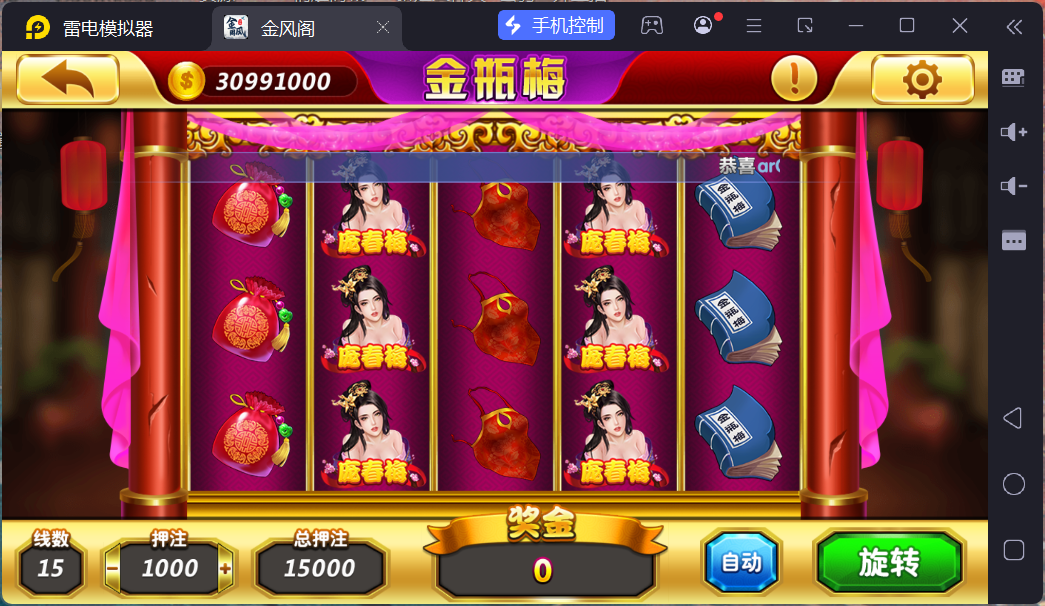Increase the 押注 bet with plus
Screen dimensions: 1045x606
tap(226, 569)
